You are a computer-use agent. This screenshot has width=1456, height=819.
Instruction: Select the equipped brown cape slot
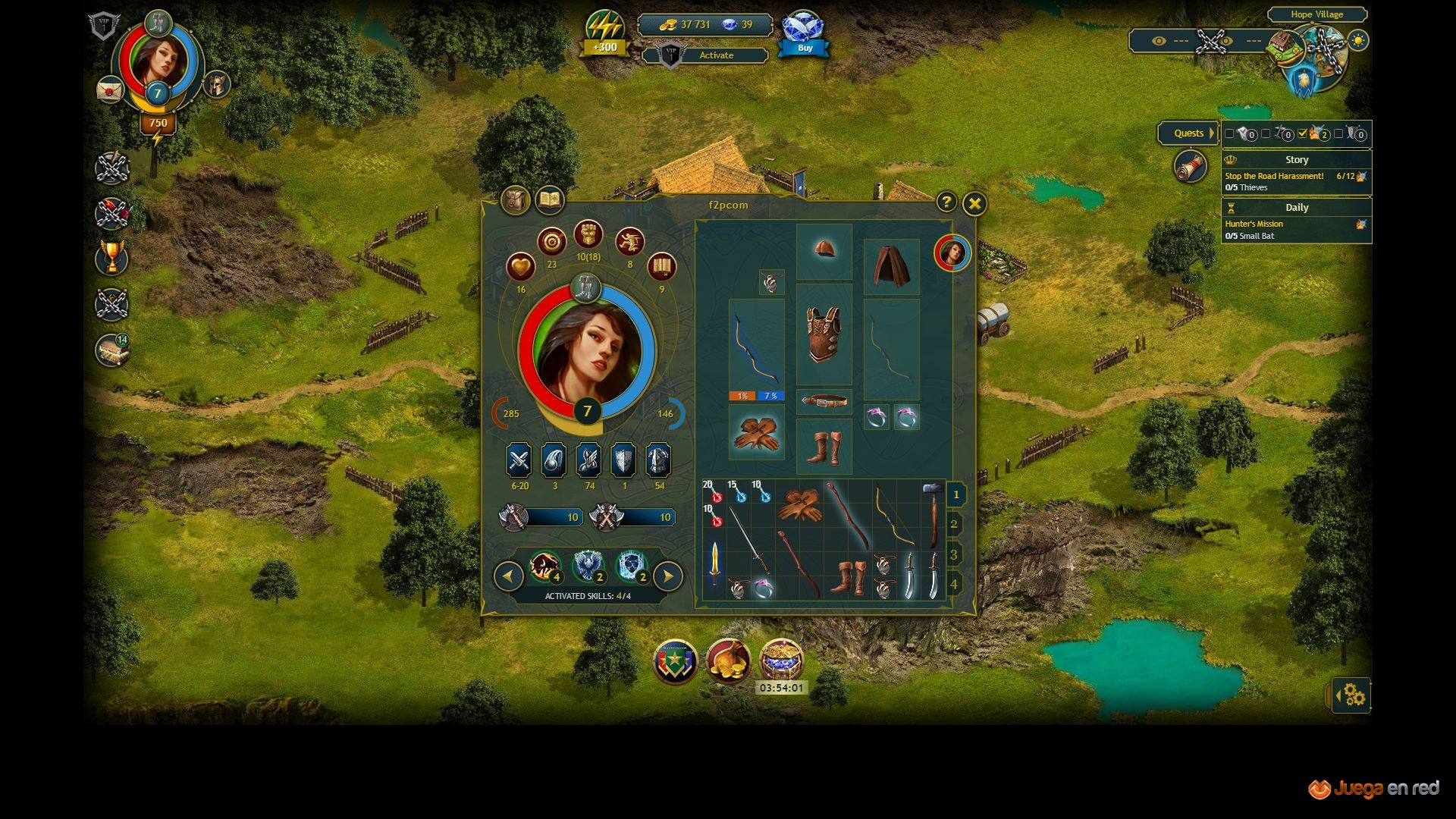click(x=891, y=266)
